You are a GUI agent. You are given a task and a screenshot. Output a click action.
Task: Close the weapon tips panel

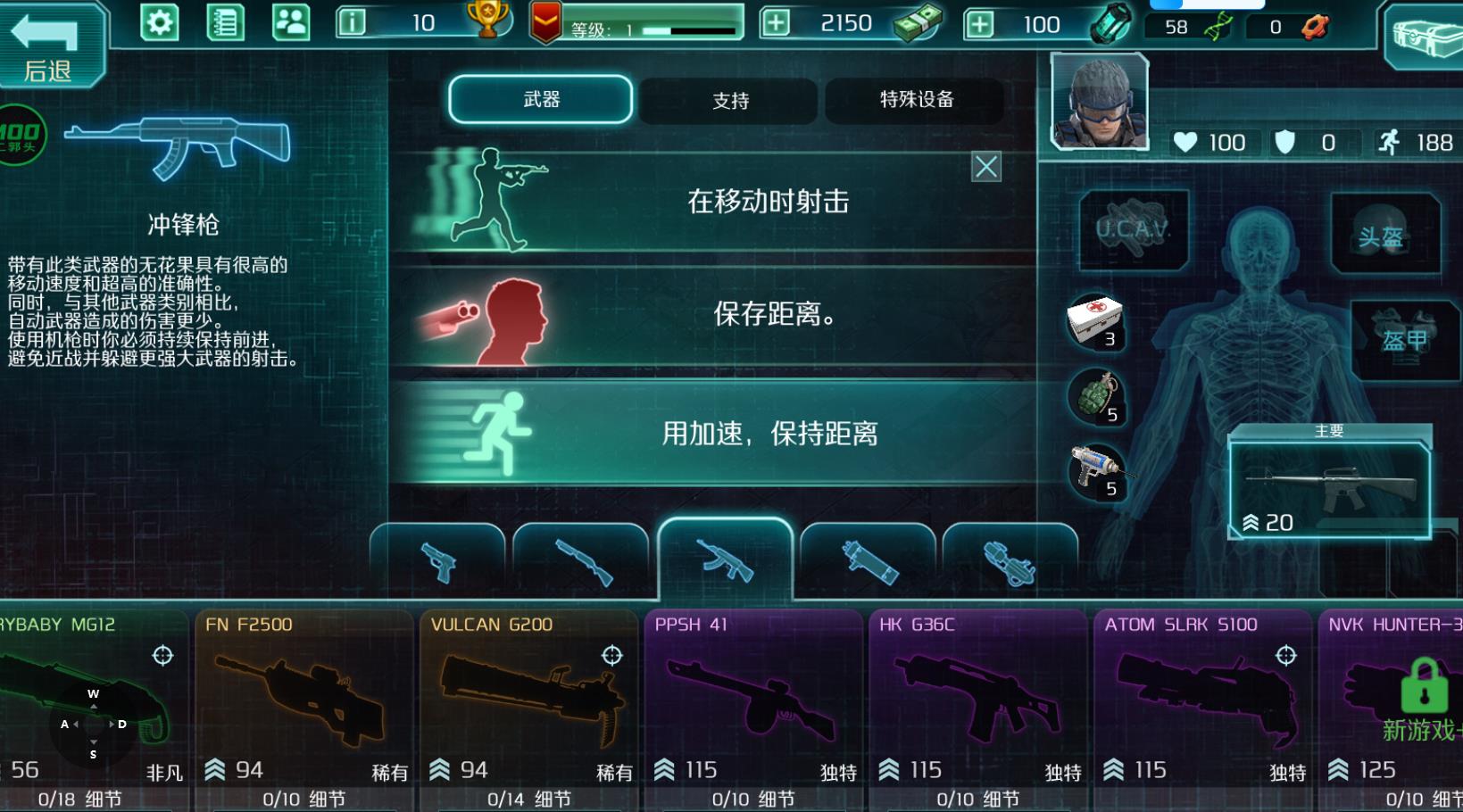pos(985,167)
